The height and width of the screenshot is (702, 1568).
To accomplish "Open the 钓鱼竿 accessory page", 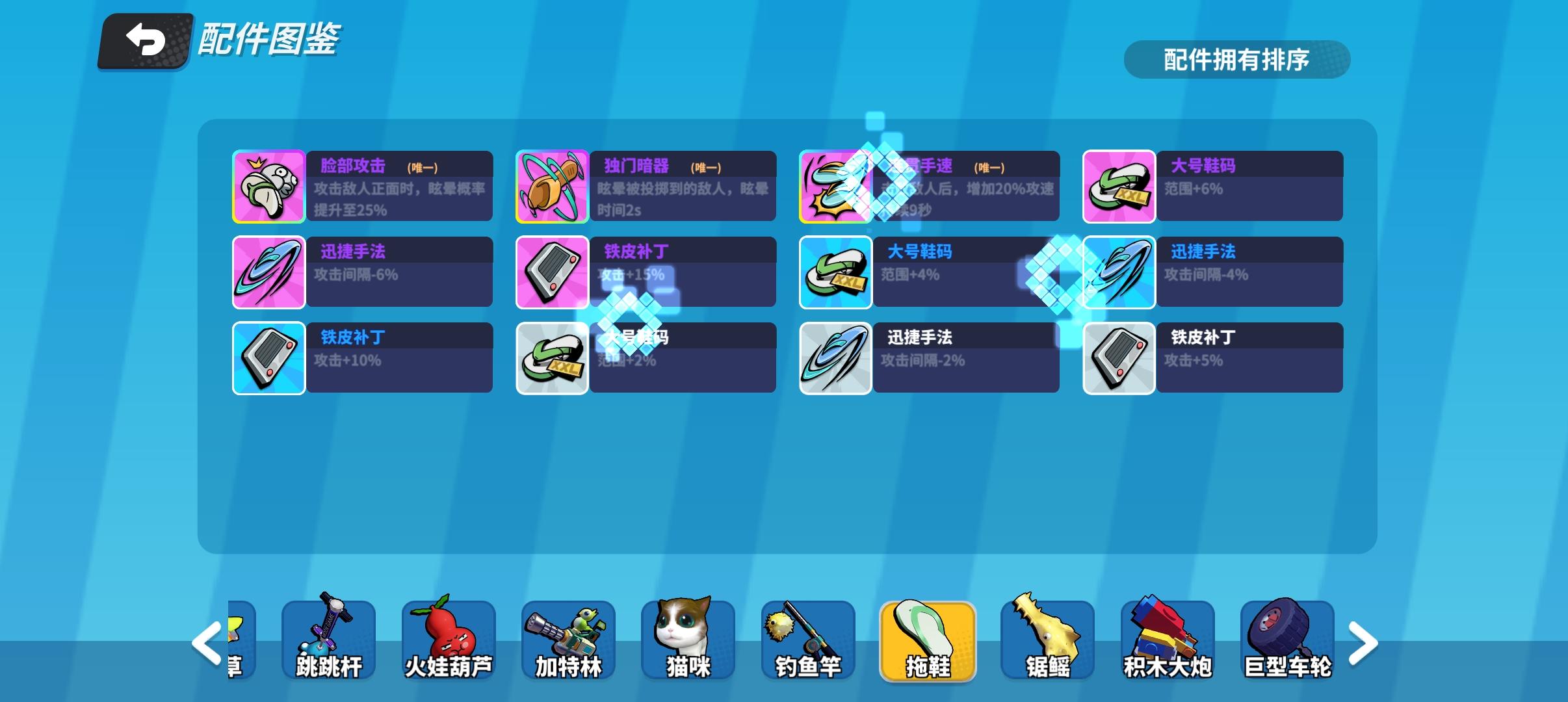I will pos(808,640).
